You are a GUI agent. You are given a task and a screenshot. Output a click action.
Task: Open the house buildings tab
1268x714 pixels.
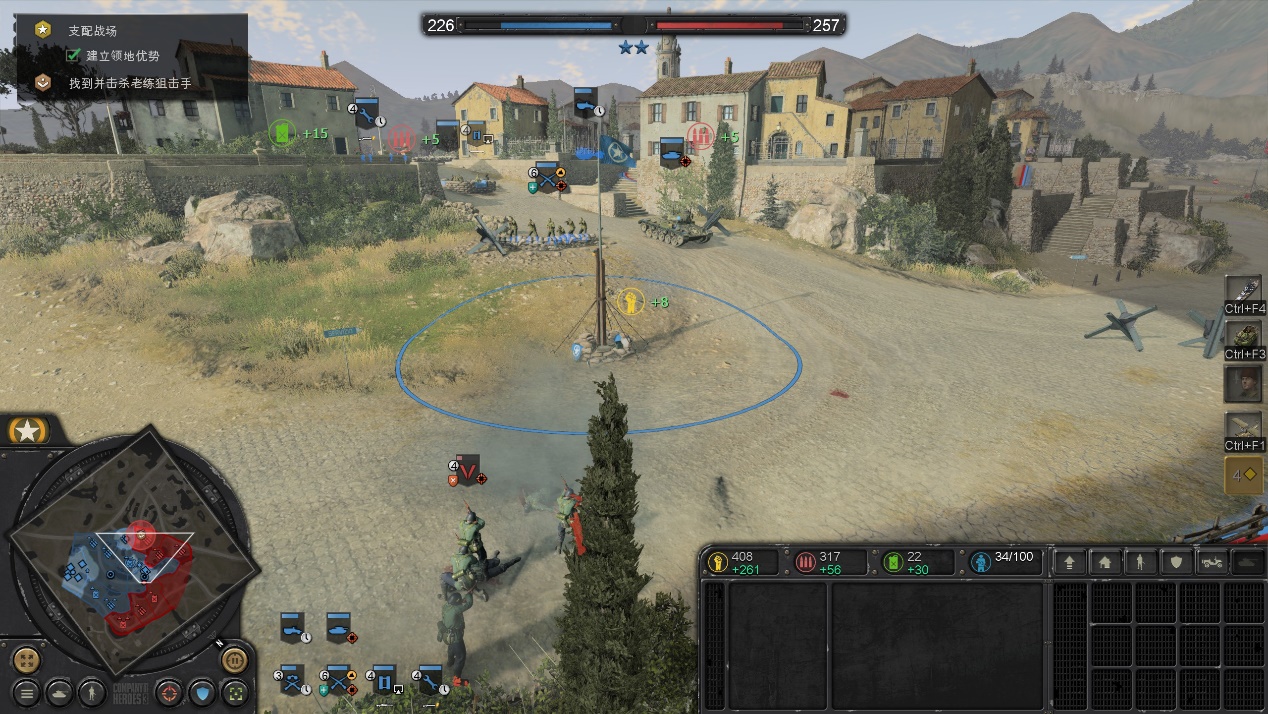click(1104, 562)
